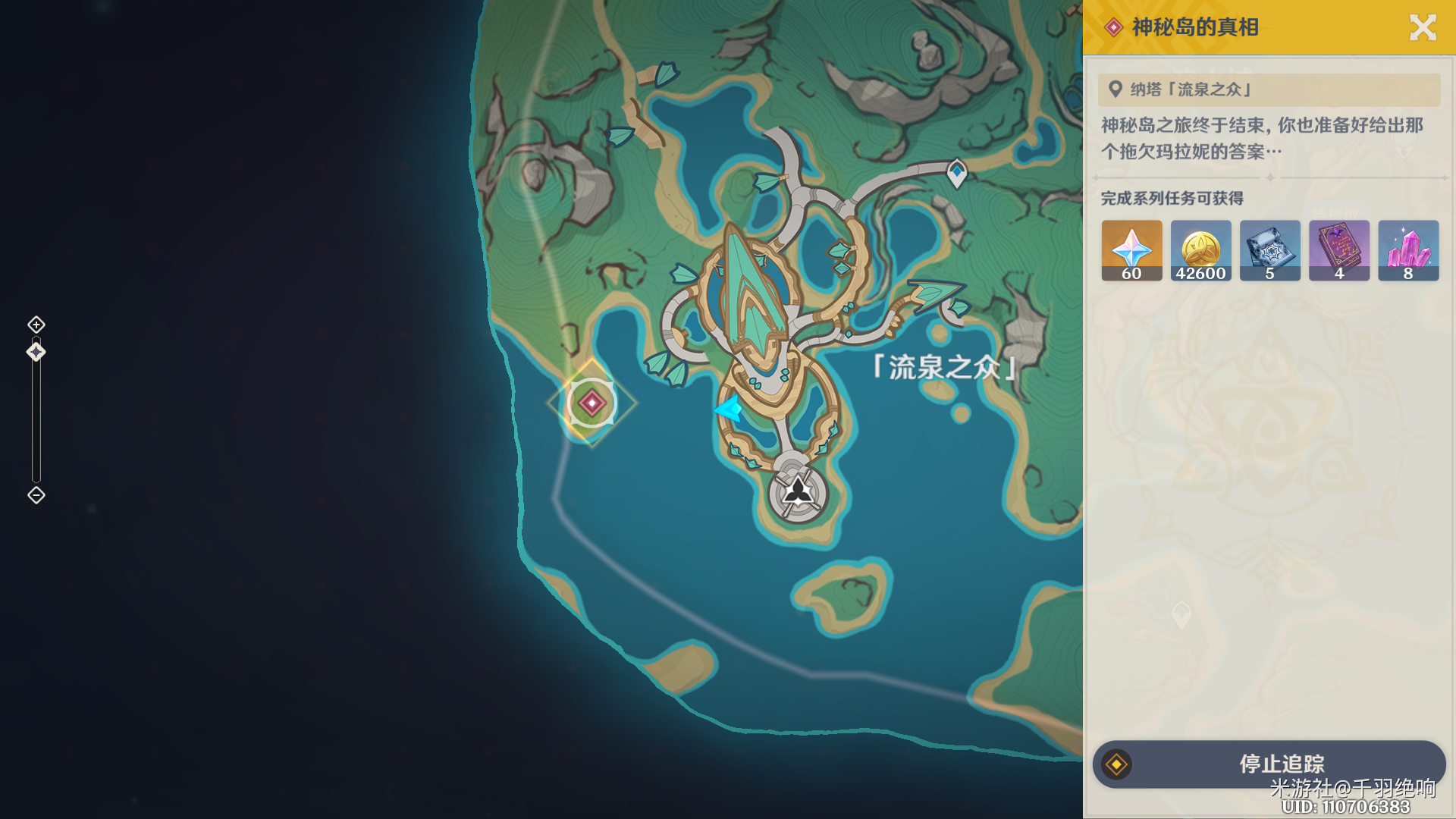
Task: Select the Primogem reward icon showing 60
Action: (x=1131, y=250)
